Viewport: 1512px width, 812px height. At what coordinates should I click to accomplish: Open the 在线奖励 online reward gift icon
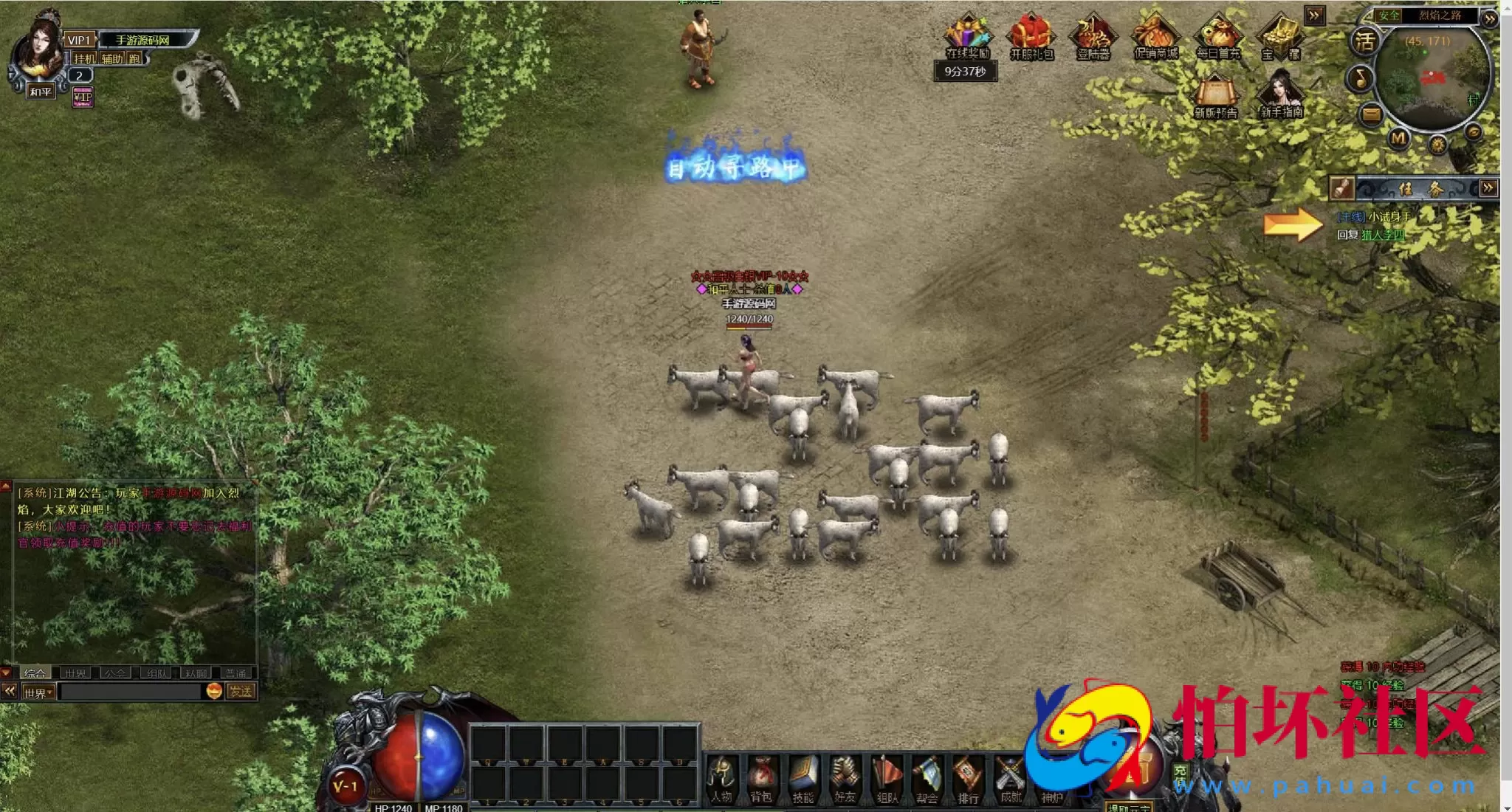[x=967, y=35]
